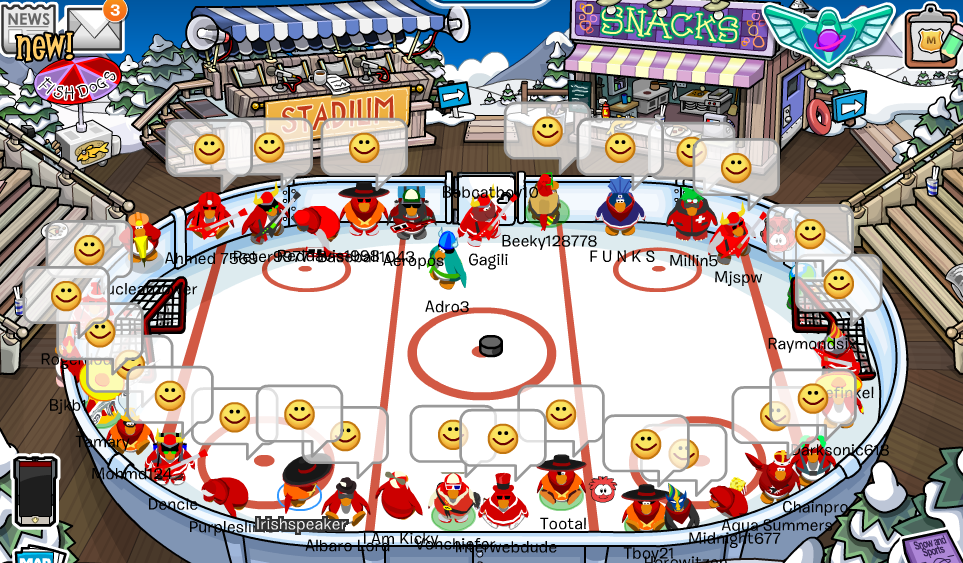Open the winged planet badge icon
963x563 pixels.
coord(829,31)
